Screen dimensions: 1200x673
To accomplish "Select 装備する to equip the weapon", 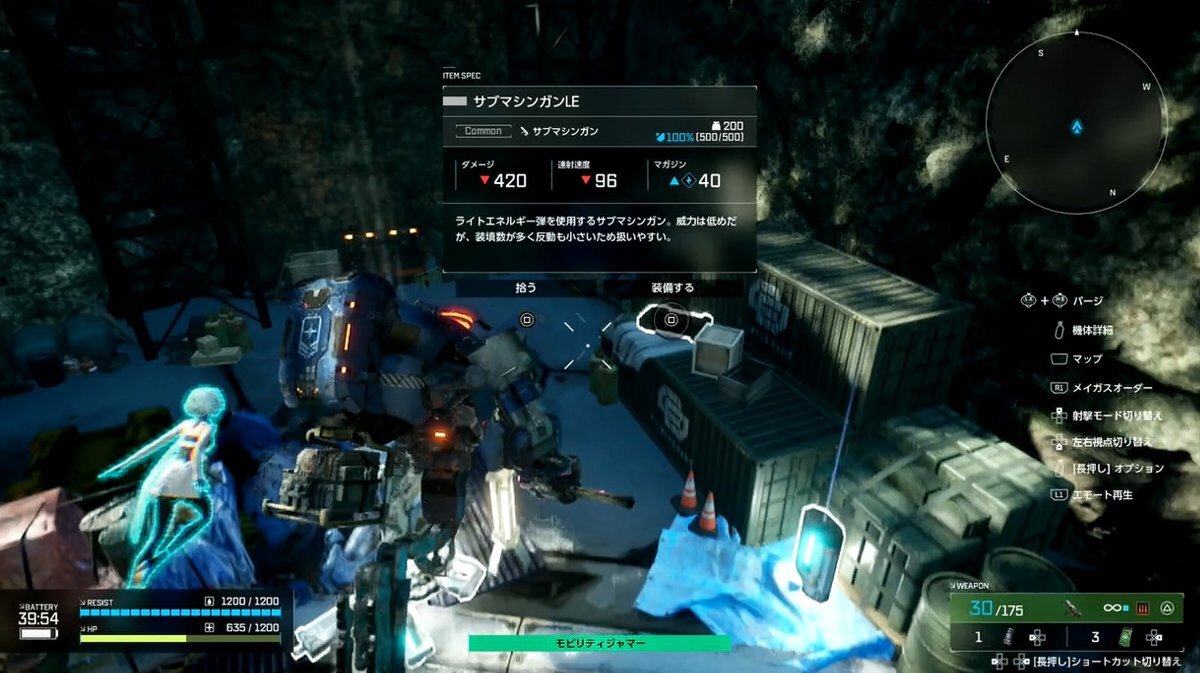I will point(672,287).
